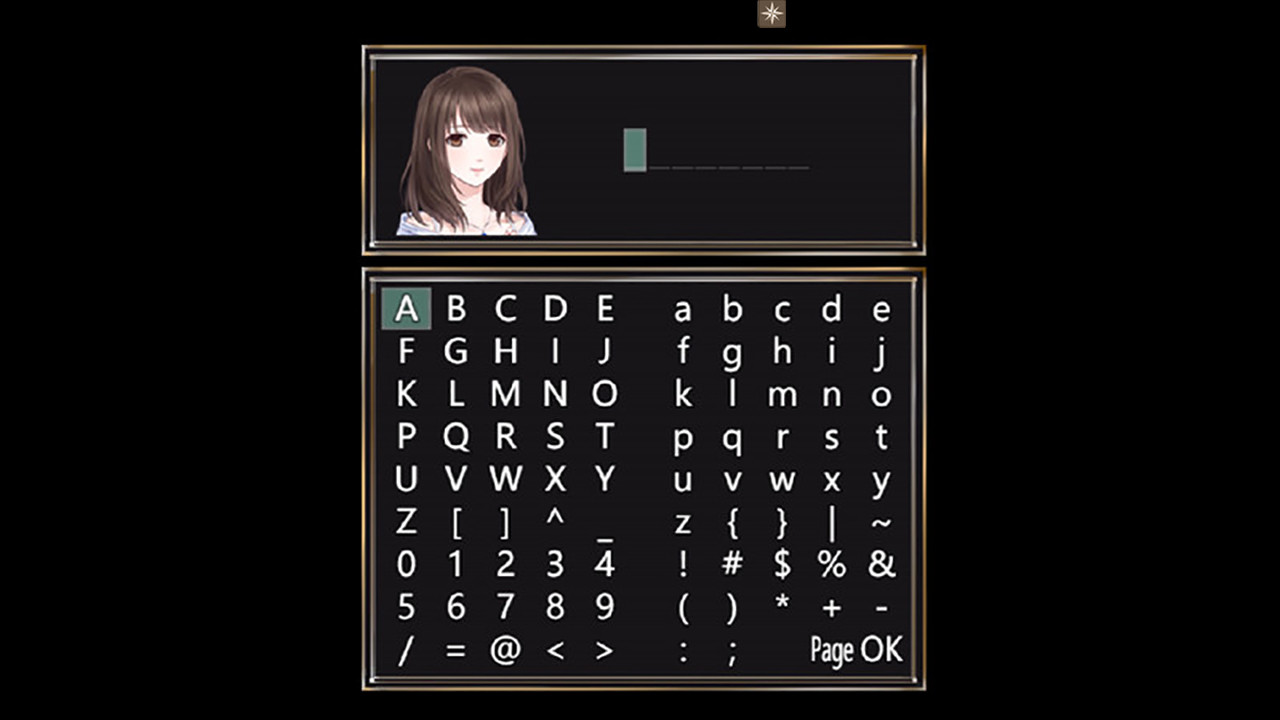
Task: Click the asterisk * key
Action: pyautogui.click(x=782, y=608)
